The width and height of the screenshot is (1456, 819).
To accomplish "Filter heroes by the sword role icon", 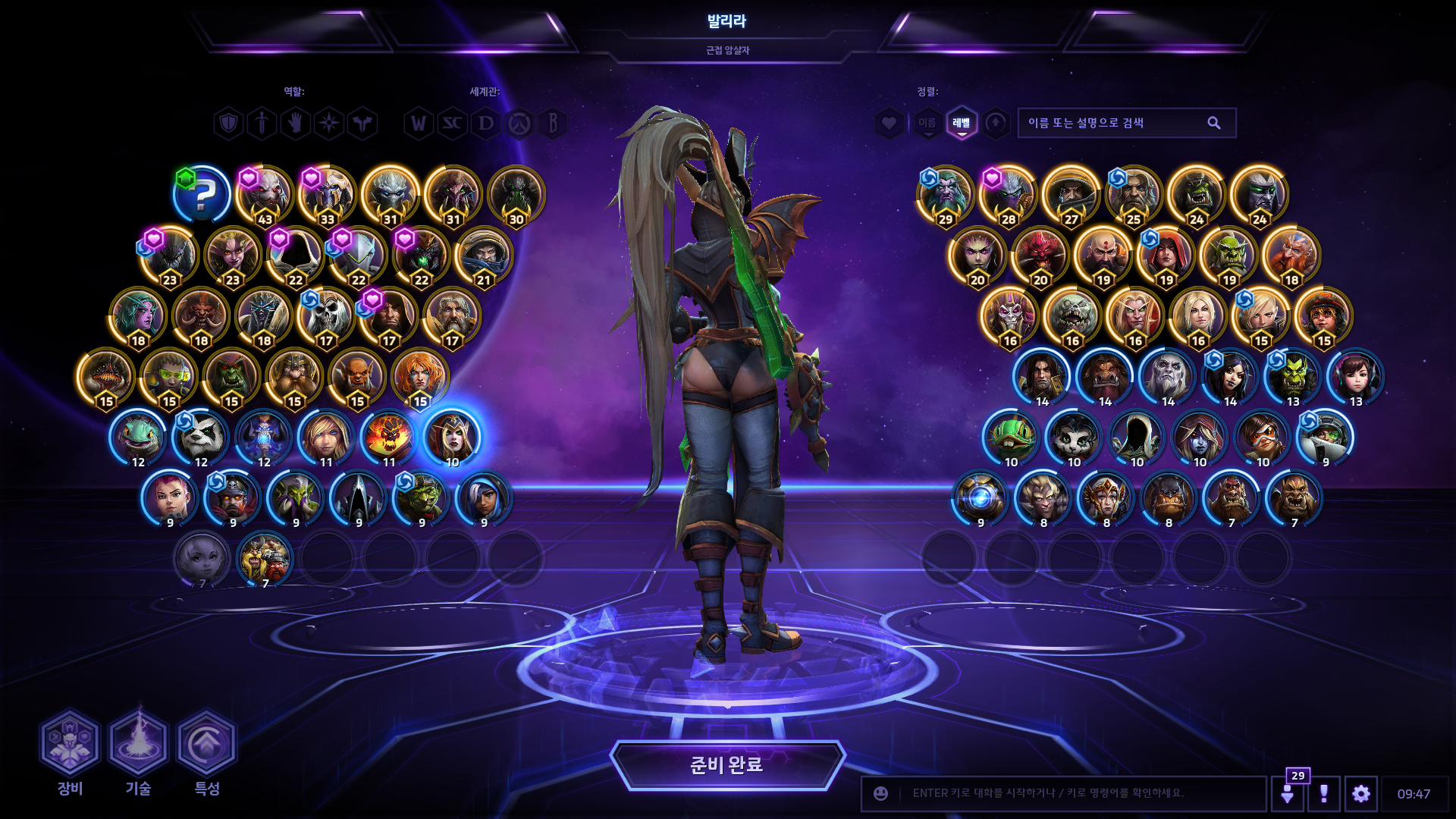I will click(x=262, y=123).
